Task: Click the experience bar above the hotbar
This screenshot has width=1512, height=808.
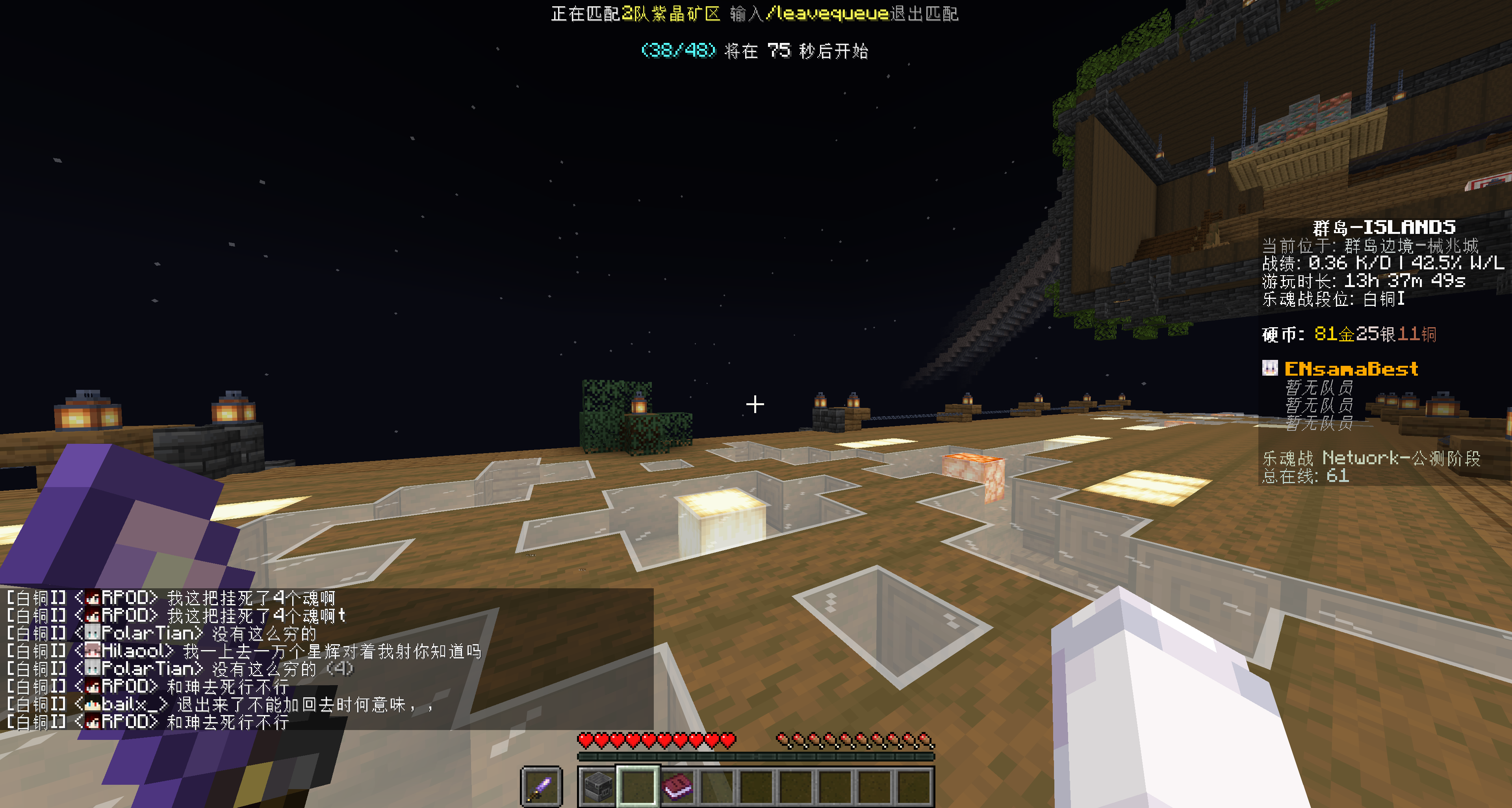Action: click(755, 758)
